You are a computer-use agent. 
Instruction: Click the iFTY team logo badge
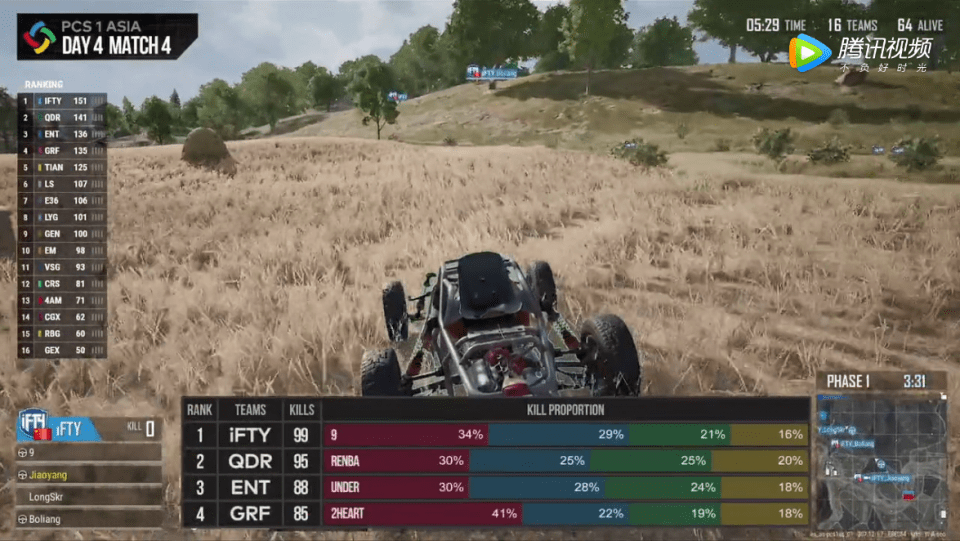pos(33,427)
